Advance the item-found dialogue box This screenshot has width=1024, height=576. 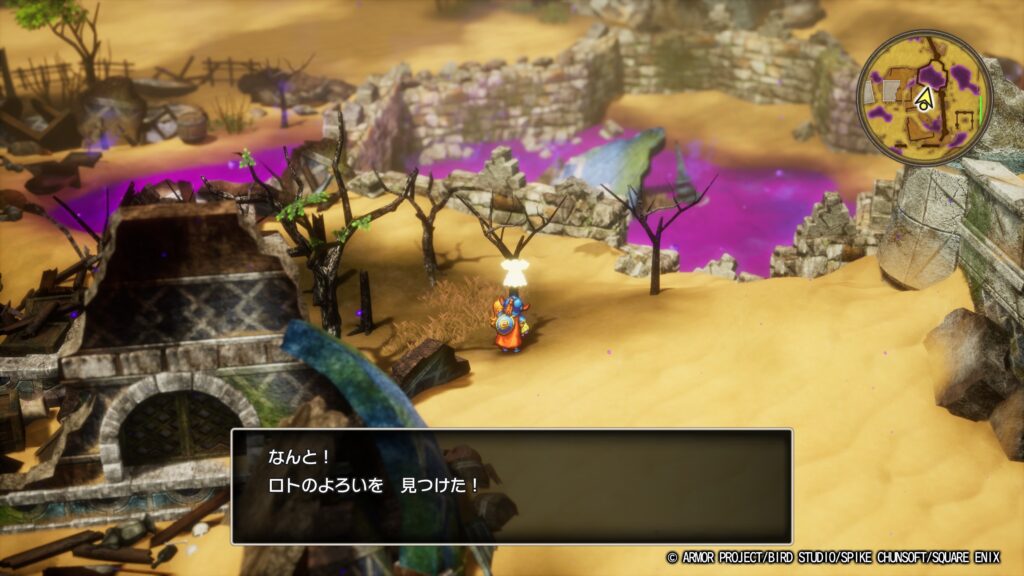[x=511, y=486]
